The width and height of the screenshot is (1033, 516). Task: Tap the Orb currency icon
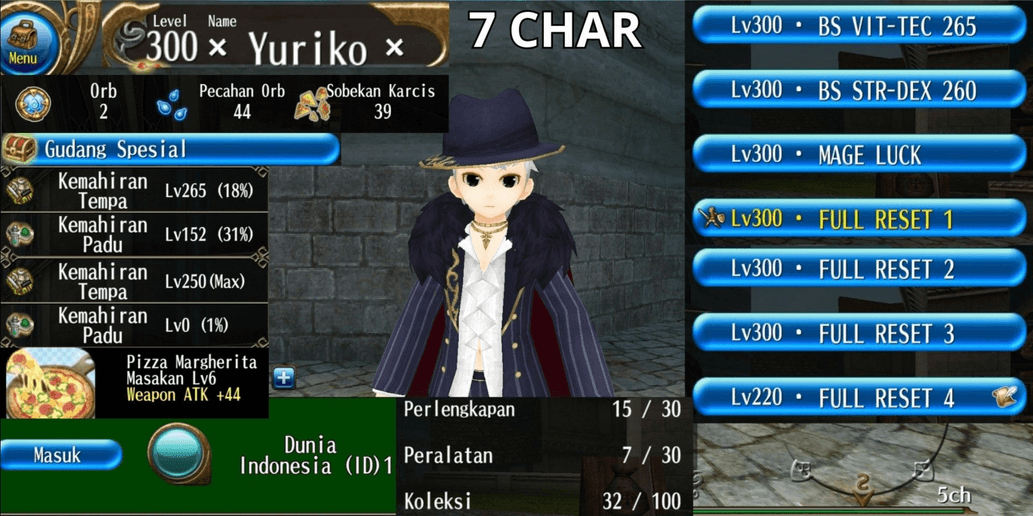click(33, 103)
